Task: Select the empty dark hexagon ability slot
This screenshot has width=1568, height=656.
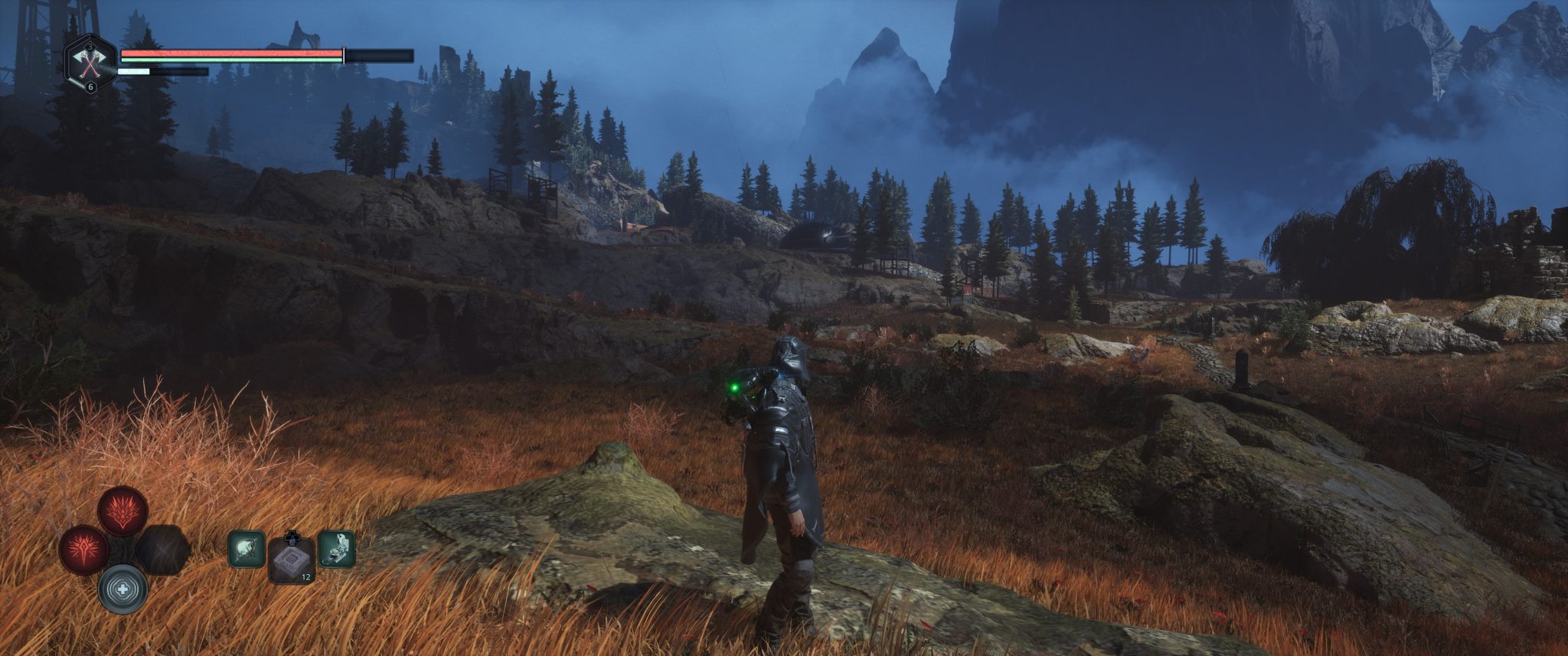Action: click(x=162, y=550)
